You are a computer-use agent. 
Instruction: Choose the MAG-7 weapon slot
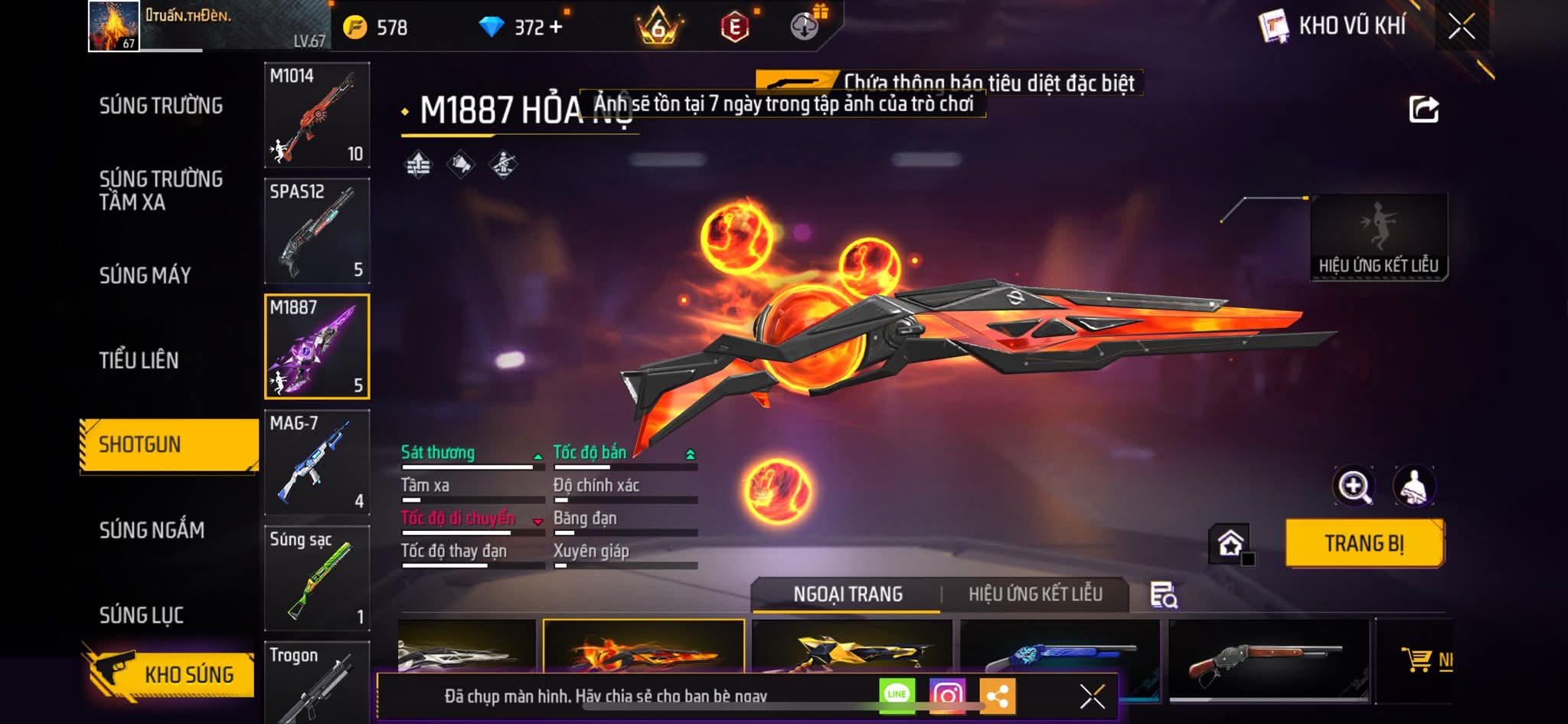[x=317, y=462]
